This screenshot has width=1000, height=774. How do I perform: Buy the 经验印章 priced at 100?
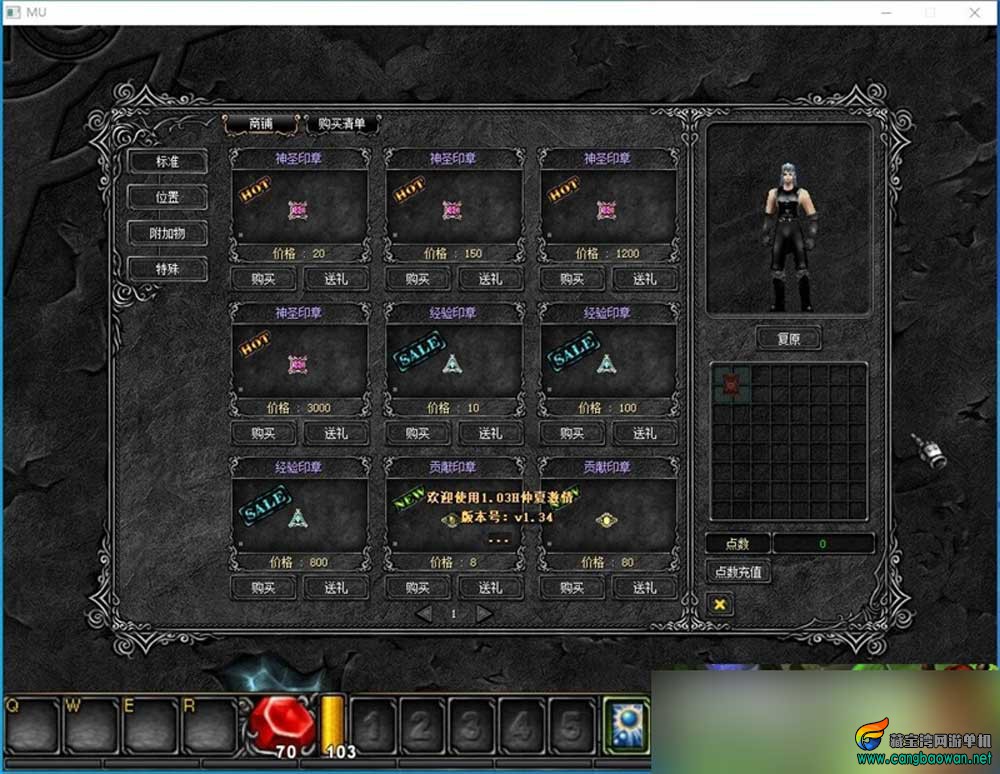[571, 433]
